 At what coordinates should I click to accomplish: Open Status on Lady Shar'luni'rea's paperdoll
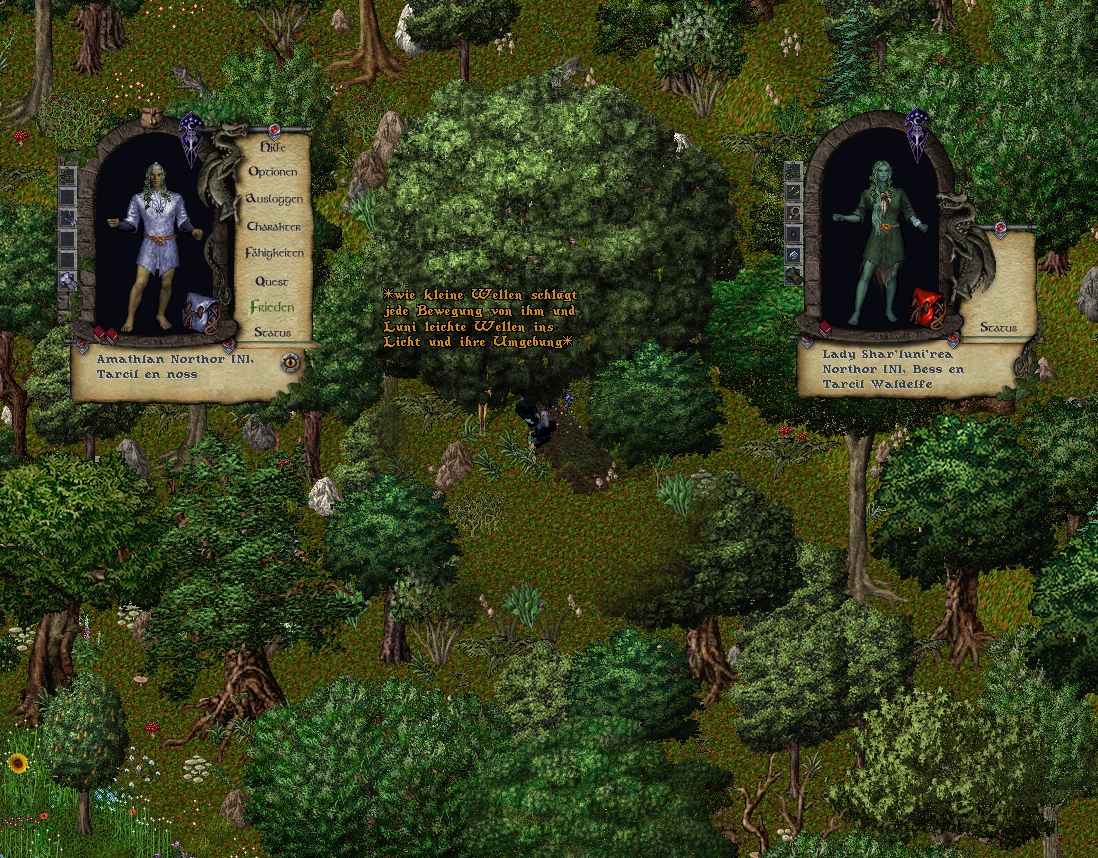pyautogui.click(x=998, y=327)
